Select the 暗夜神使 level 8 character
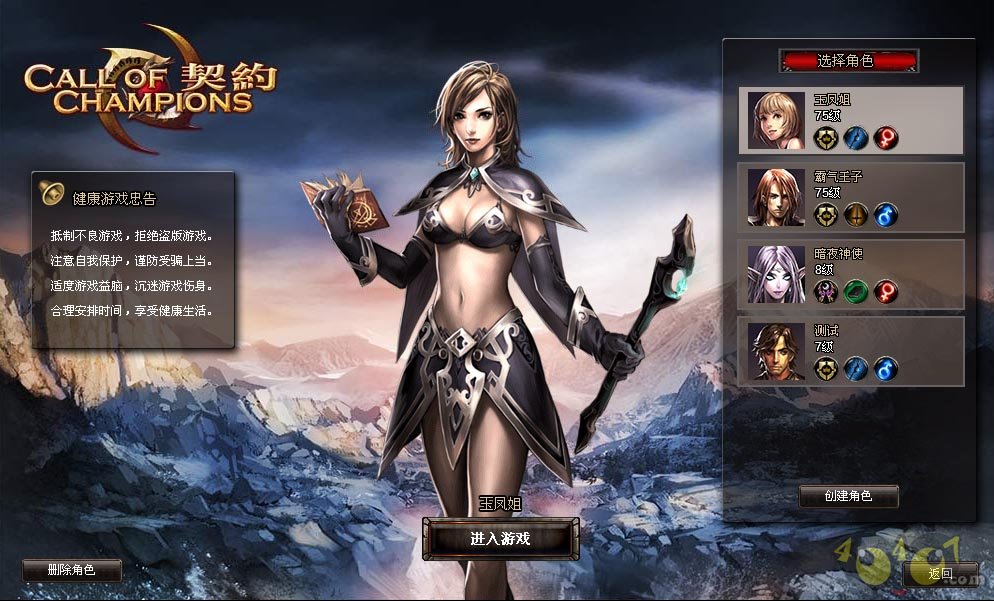Screen dimensions: 994x601 850,273
